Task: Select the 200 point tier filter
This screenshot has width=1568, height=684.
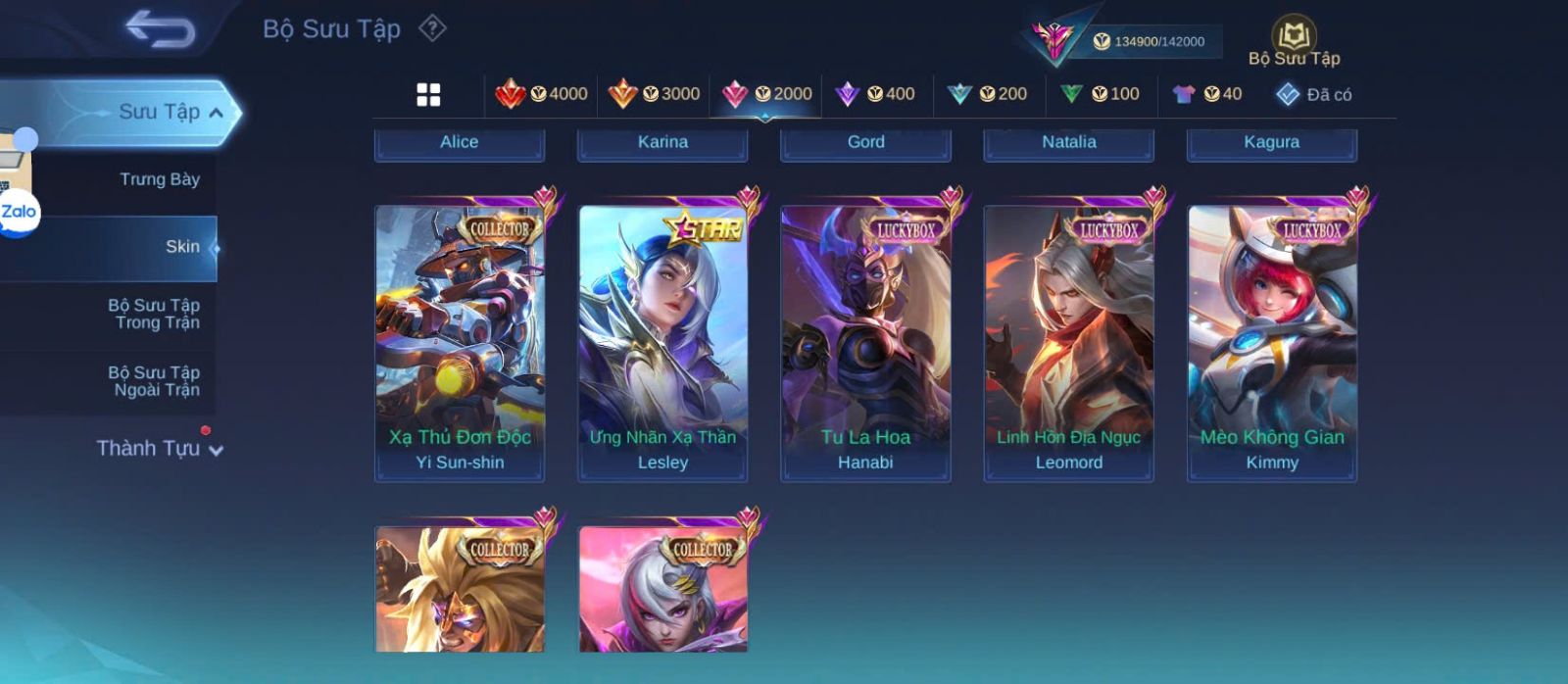Action: (x=987, y=94)
